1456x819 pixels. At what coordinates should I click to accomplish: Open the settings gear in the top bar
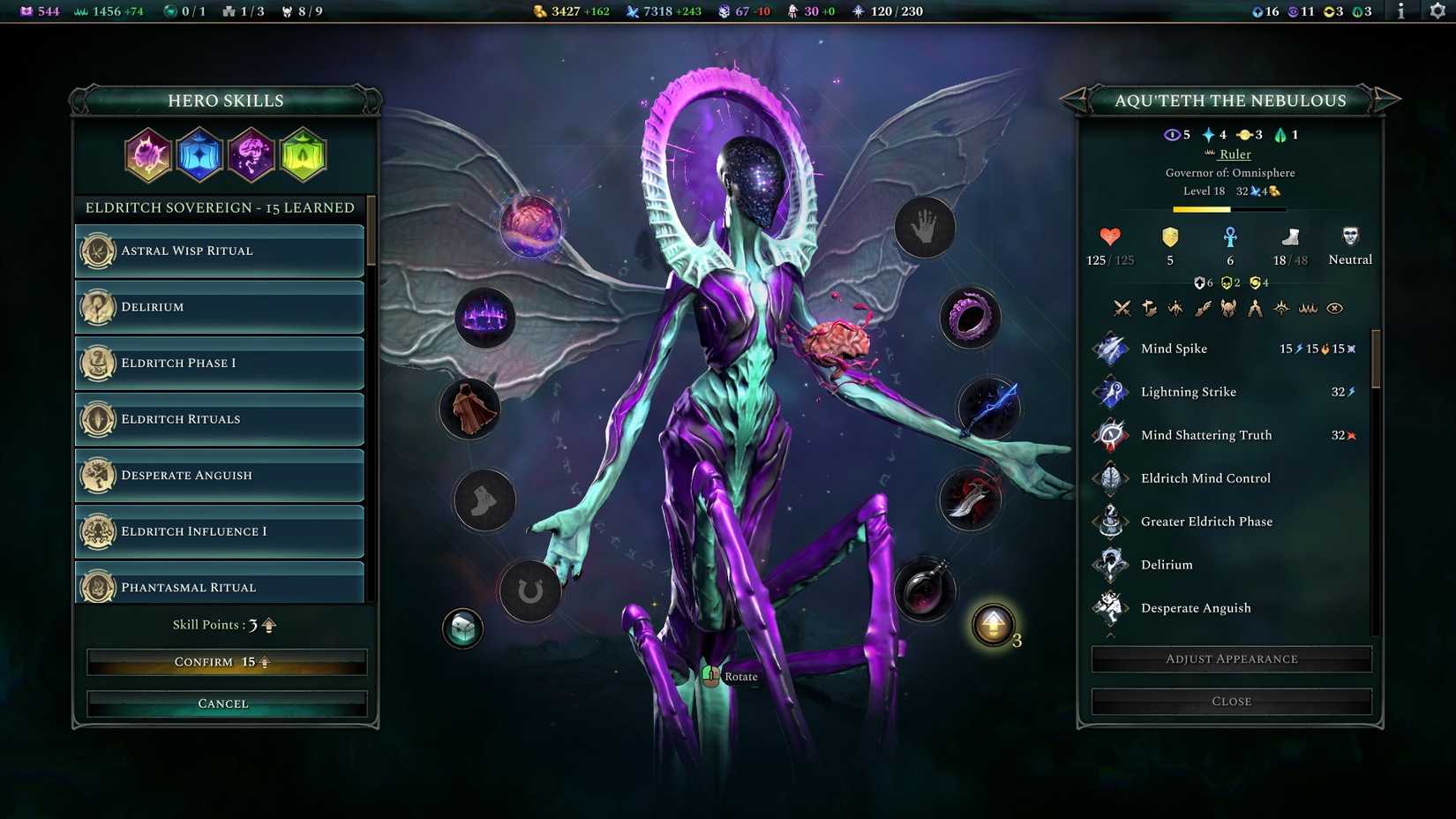click(1436, 12)
